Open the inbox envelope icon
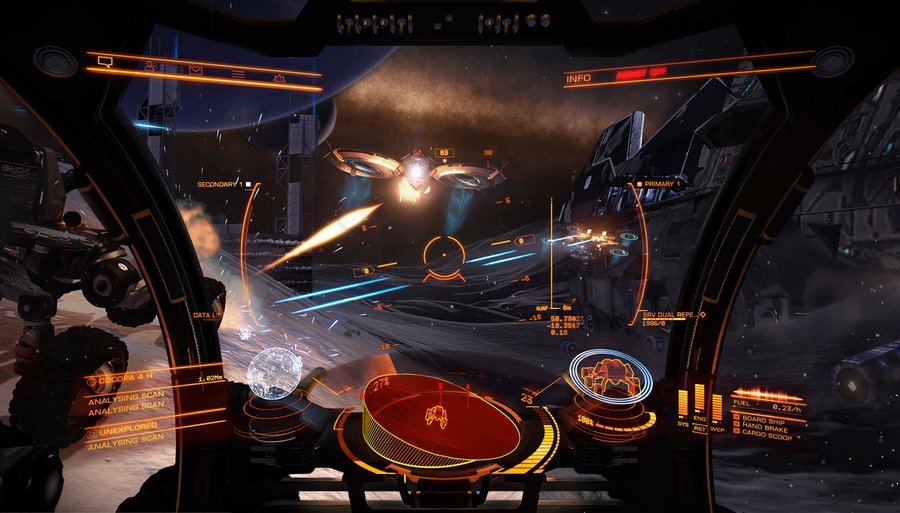This screenshot has width=900, height=513. (195, 70)
